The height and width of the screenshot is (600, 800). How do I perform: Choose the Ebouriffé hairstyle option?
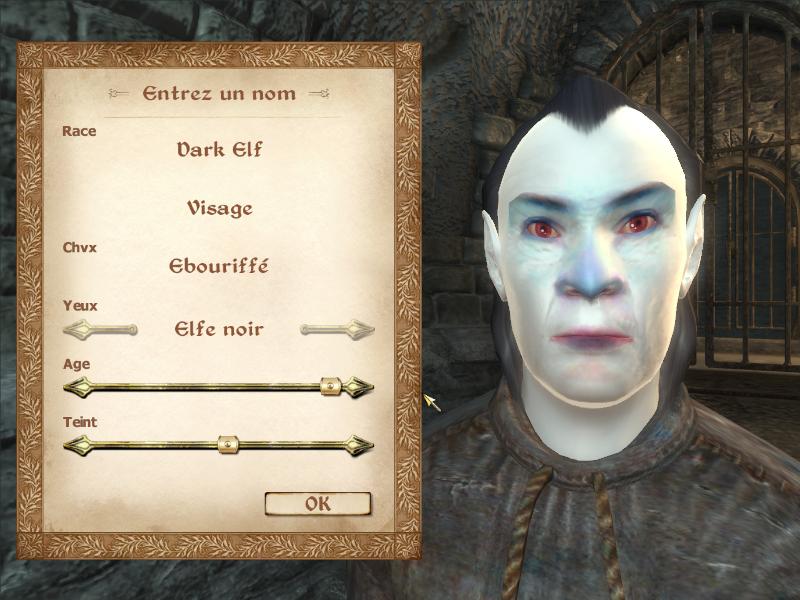point(219,267)
